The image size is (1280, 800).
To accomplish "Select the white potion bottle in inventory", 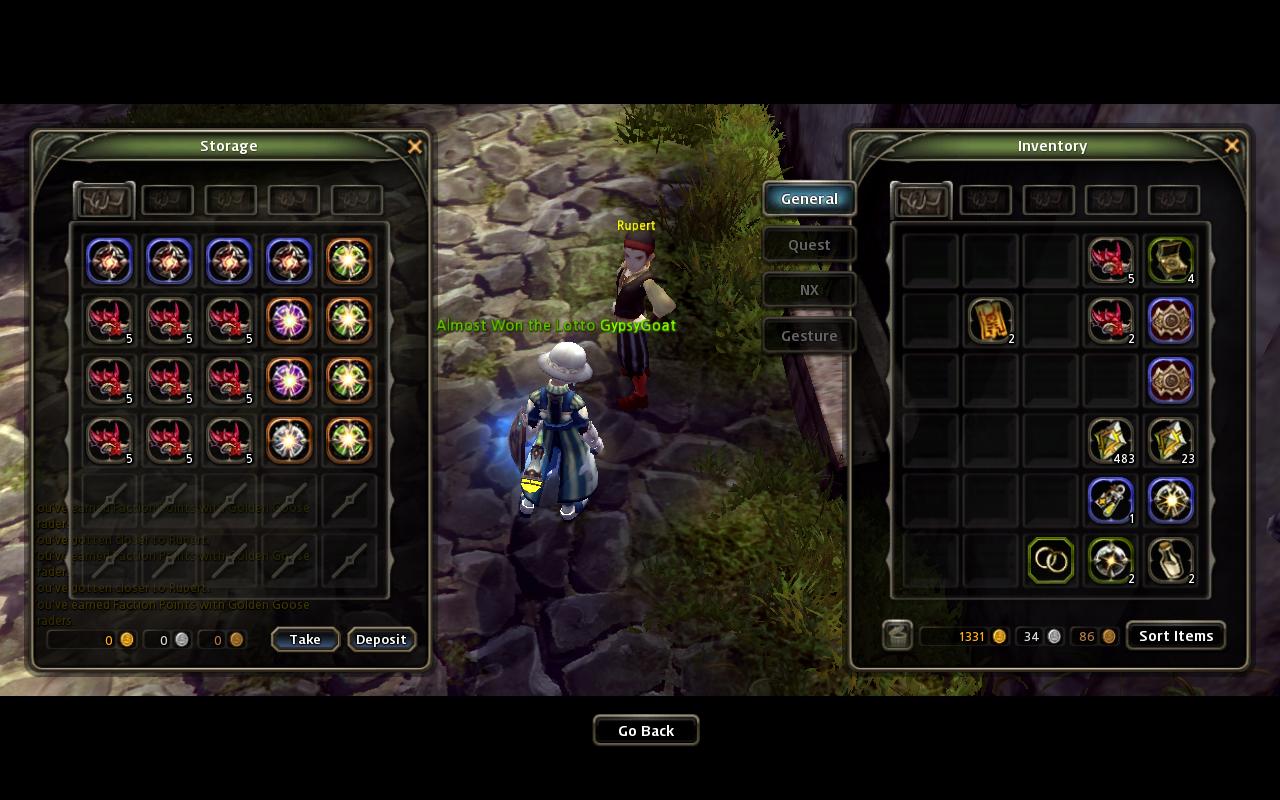I will [x=1170, y=560].
